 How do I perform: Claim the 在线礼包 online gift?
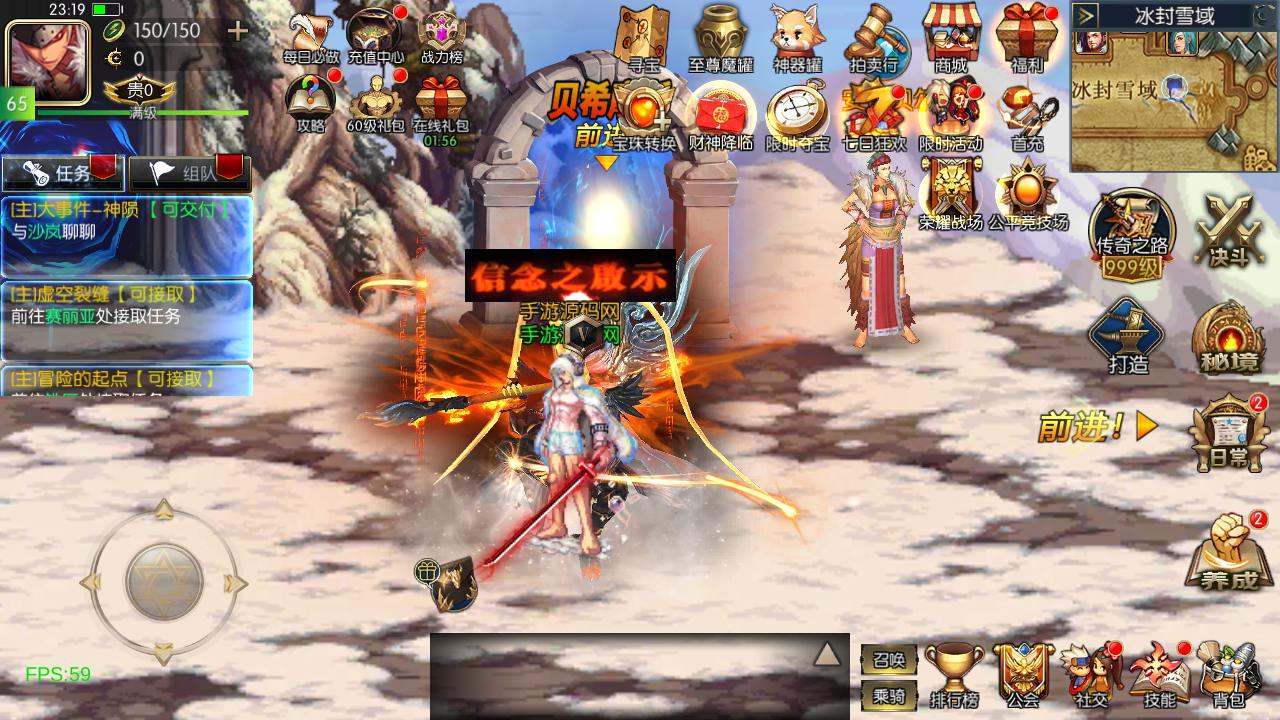[x=440, y=107]
